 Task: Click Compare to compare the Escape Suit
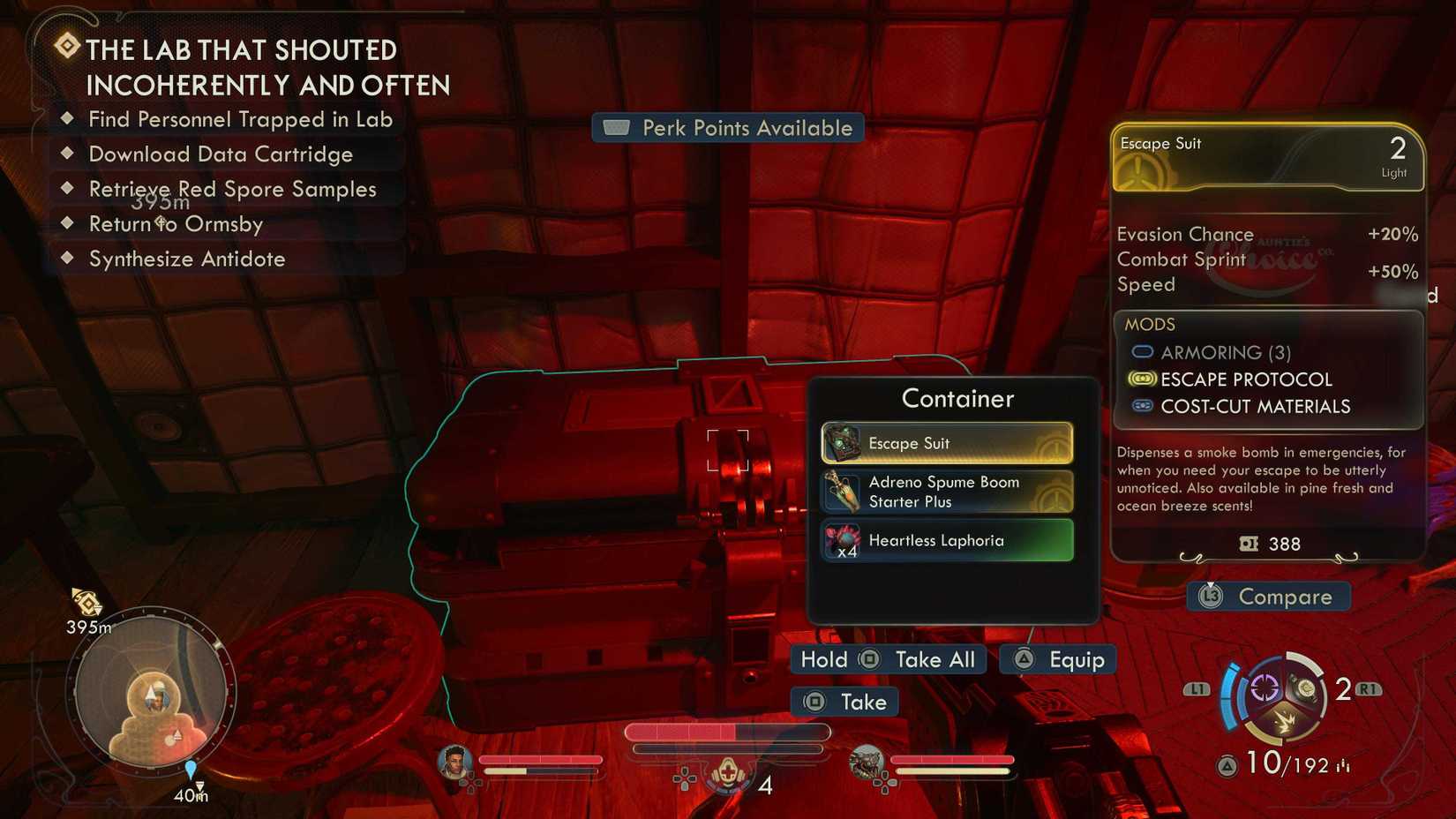click(1268, 597)
